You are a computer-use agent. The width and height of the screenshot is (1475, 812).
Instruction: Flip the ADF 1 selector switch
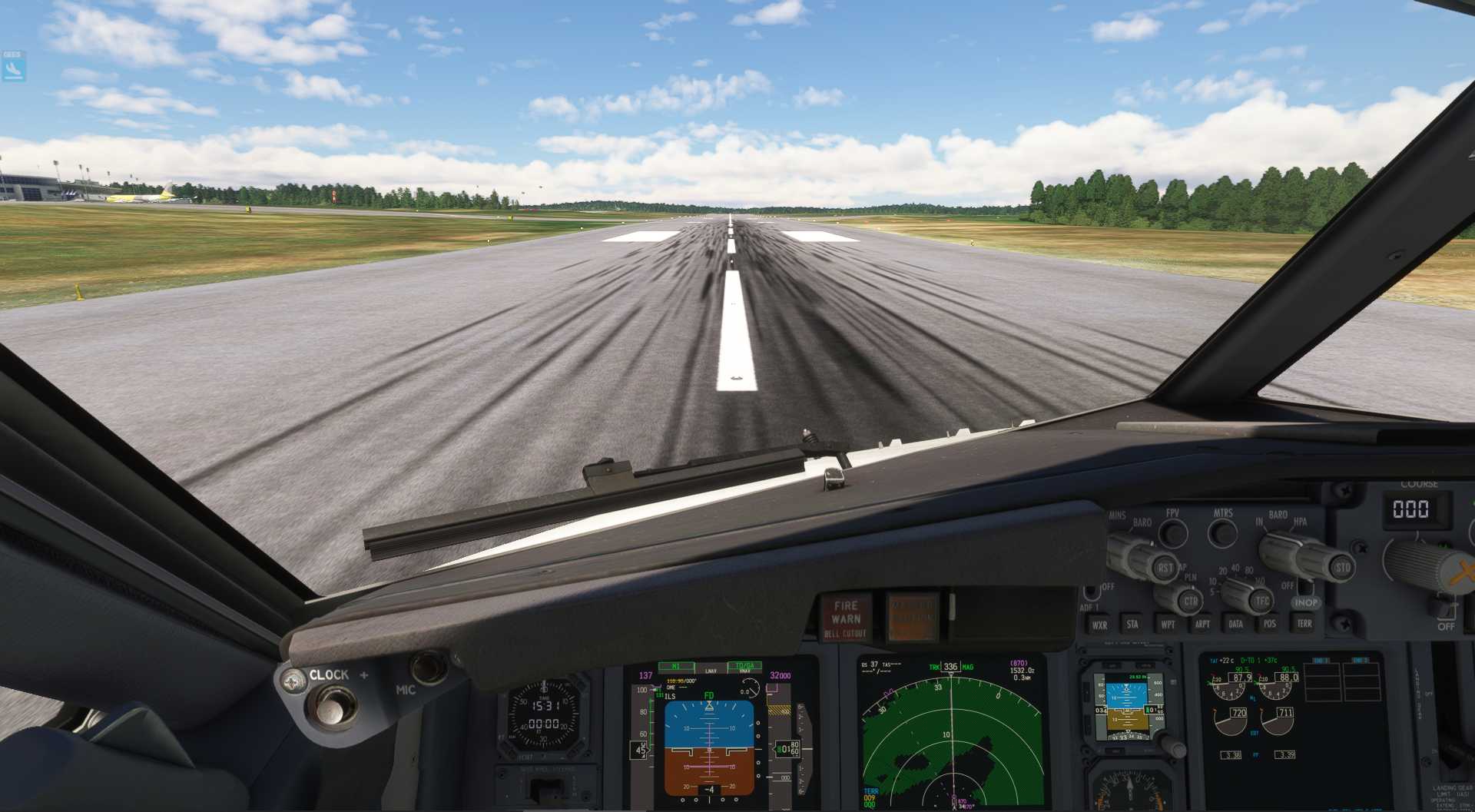click(x=1091, y=593)
